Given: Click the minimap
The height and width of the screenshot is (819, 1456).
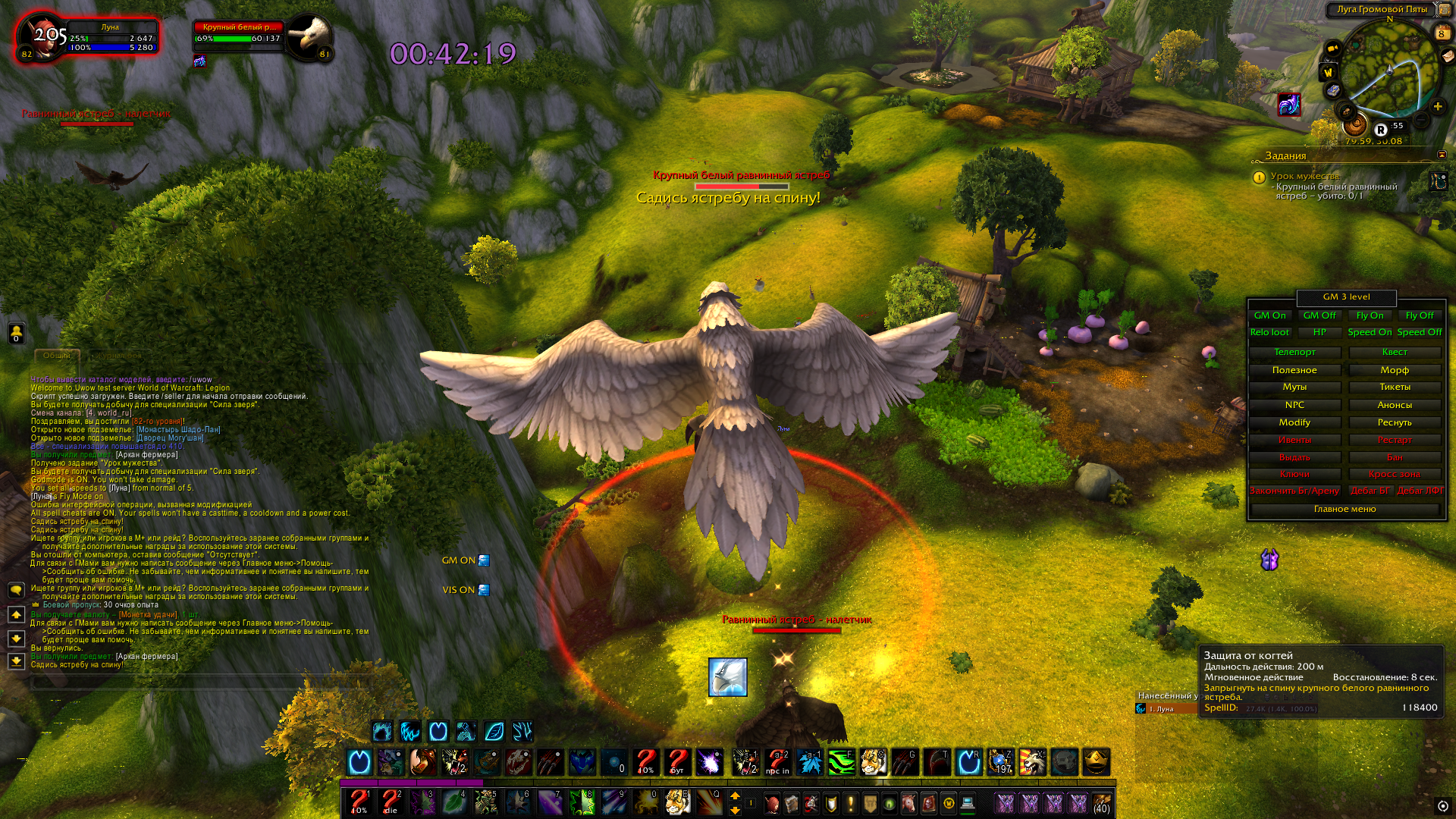Looking at the screenshot, I should tap(1389, 70).
